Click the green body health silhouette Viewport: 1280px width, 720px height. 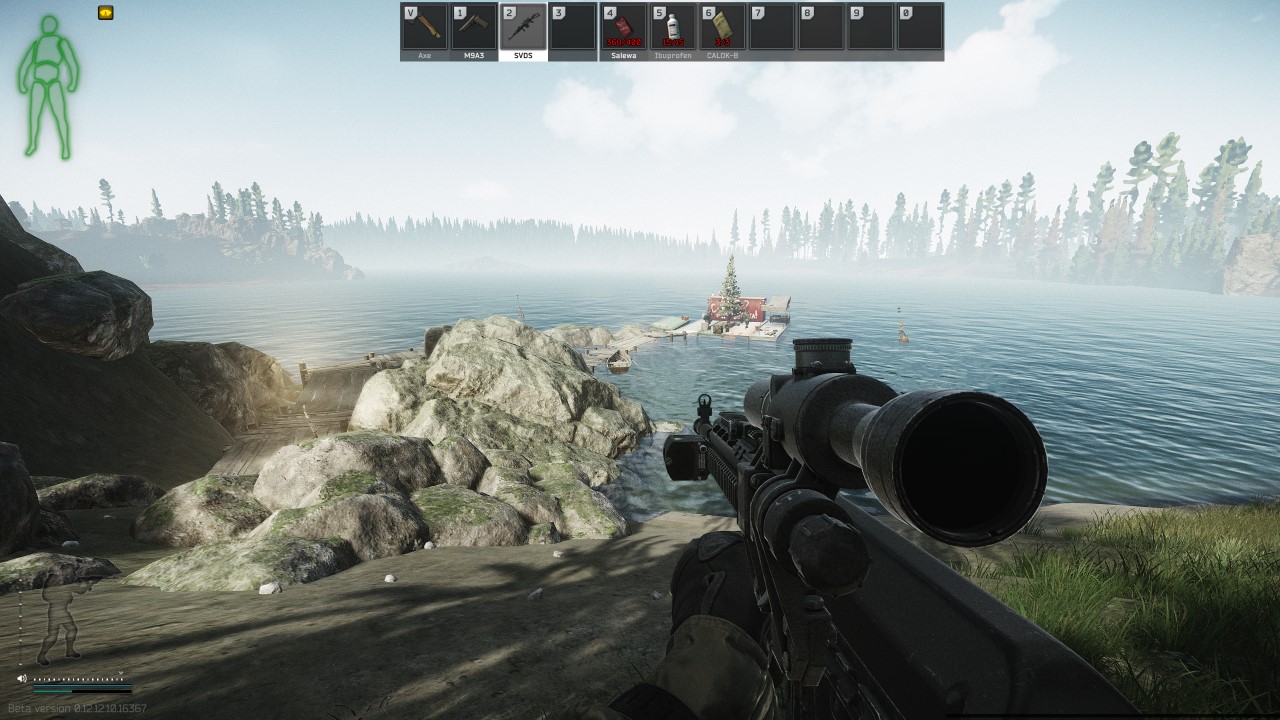tap(47, 86)
